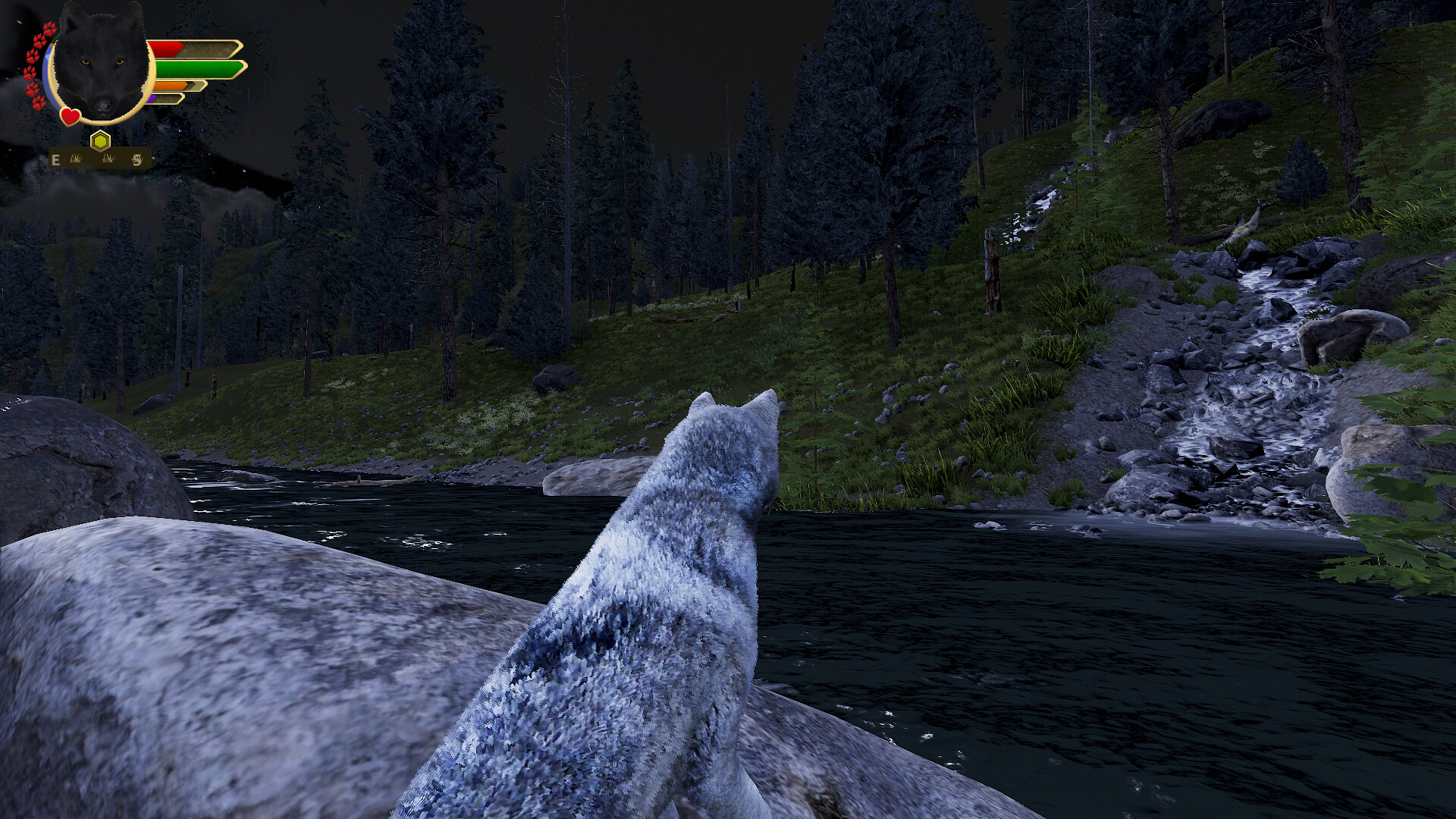The image size is (1456, 819).
Task: Toggle the E interaction prompt
Action: [x=55, y=159]
